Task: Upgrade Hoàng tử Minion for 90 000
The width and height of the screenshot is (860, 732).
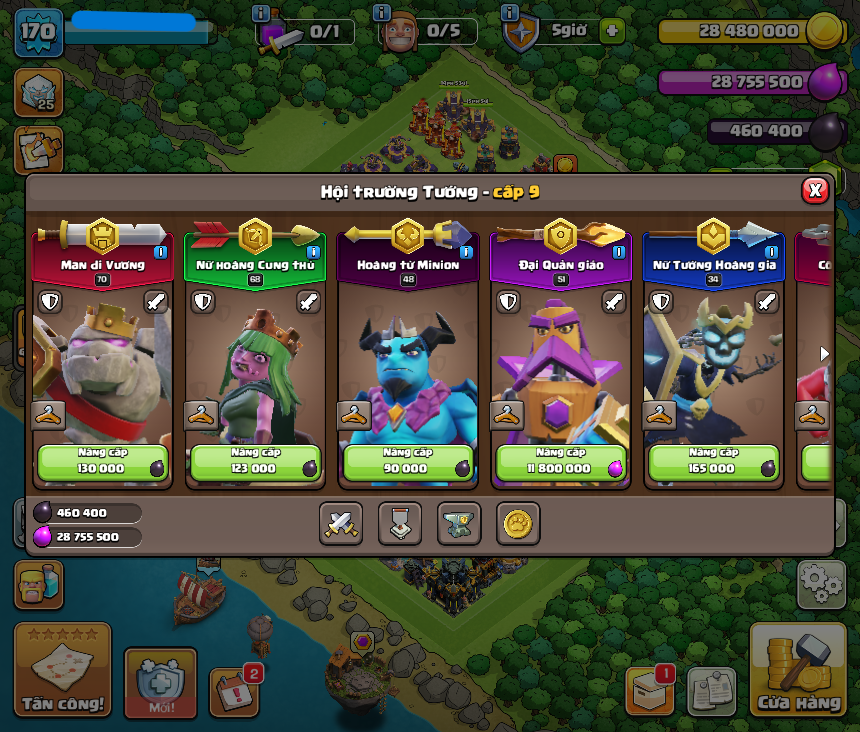Action: click(x=408, y=462)
